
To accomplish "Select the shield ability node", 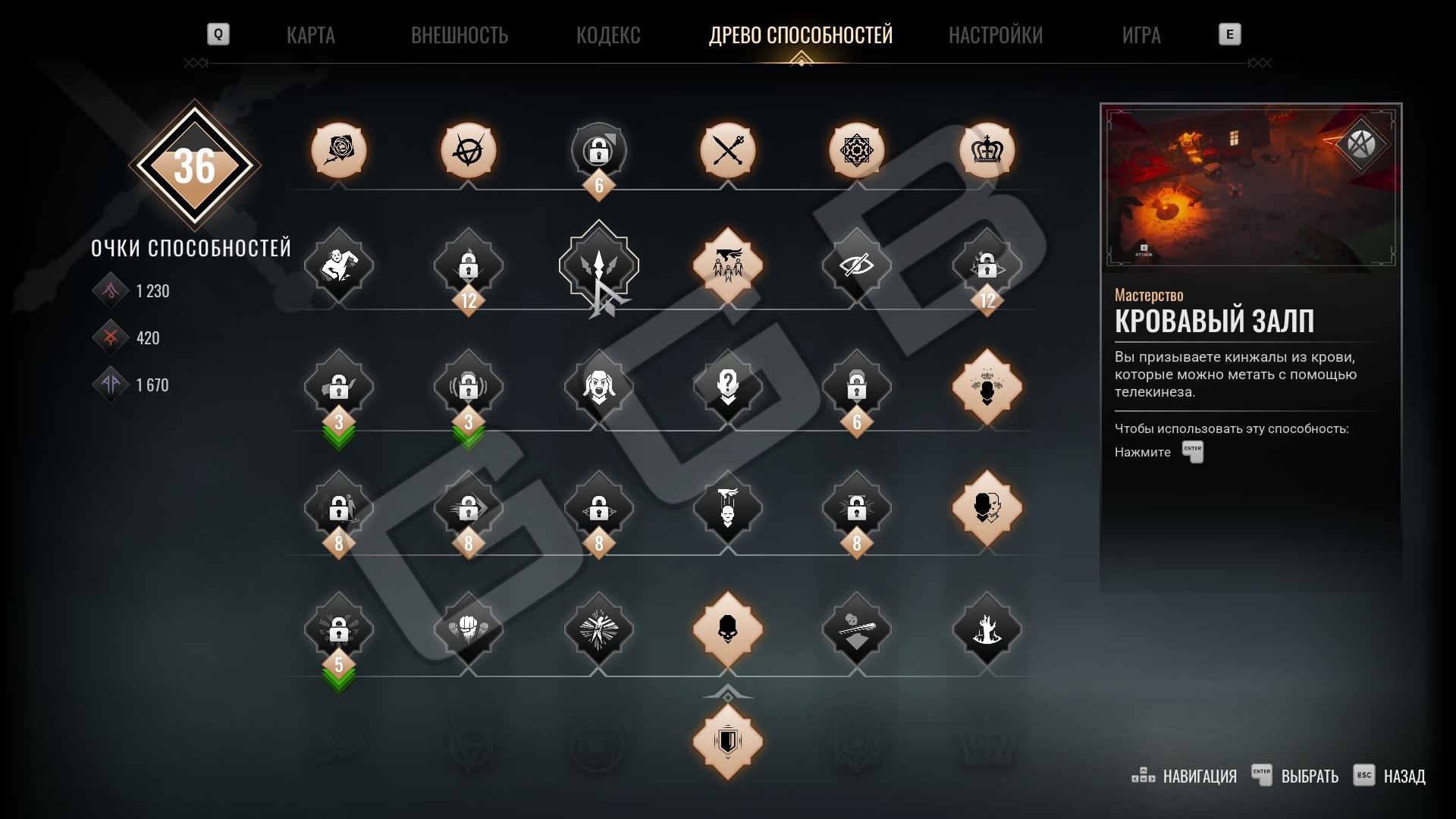I will coord(728,742).
